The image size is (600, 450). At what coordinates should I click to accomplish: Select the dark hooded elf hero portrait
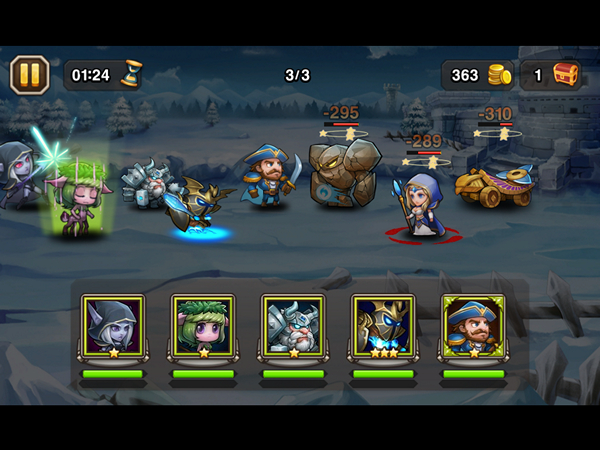(113, 325)
